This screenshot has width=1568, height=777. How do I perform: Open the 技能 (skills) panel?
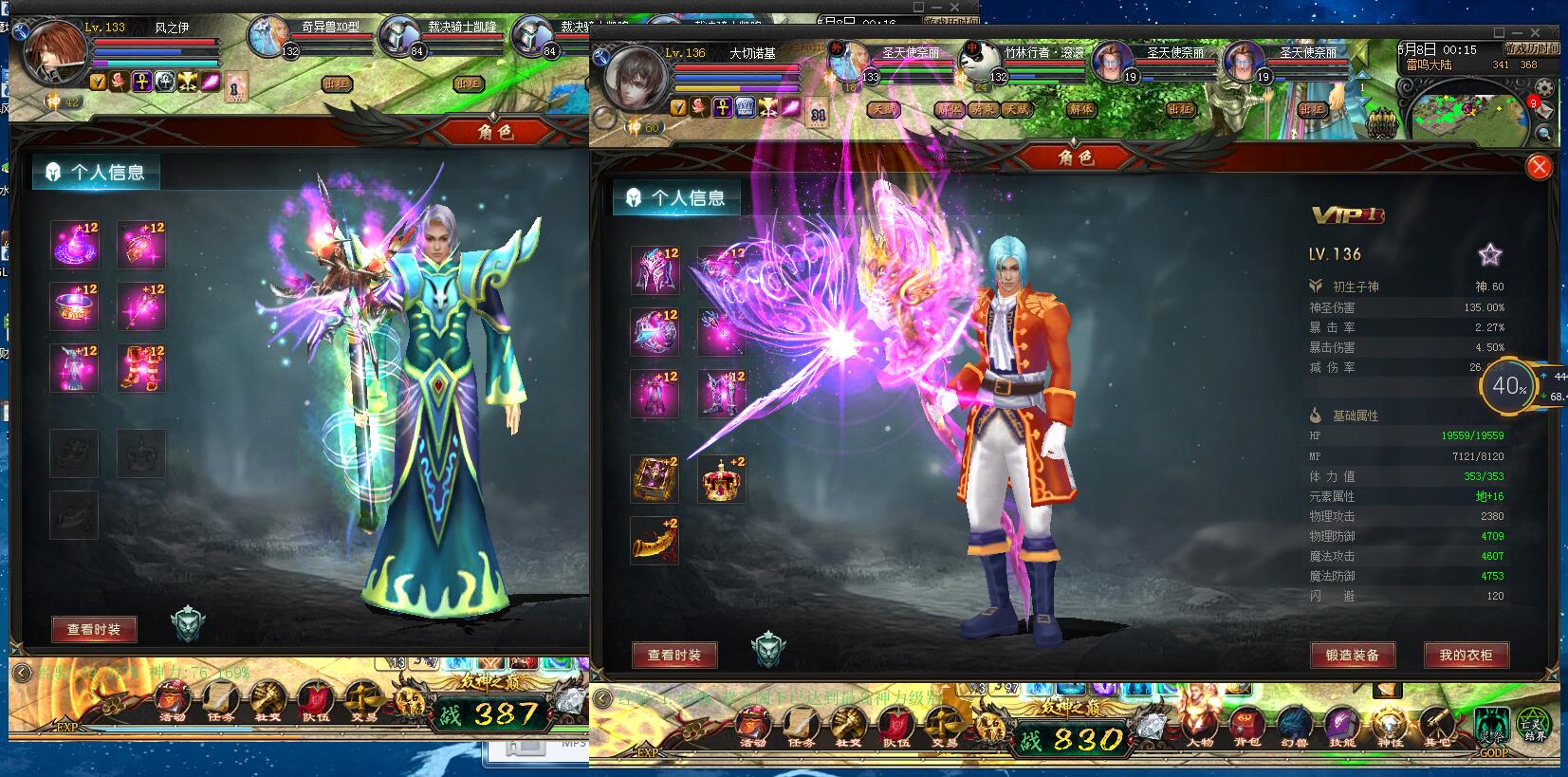(x=1340, y=724)
